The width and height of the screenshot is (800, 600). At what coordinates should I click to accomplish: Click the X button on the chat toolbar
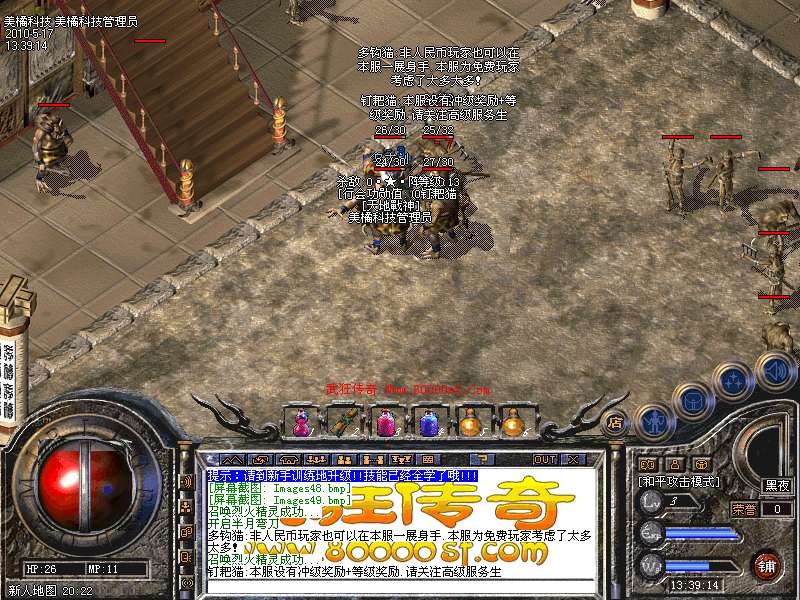573,460
